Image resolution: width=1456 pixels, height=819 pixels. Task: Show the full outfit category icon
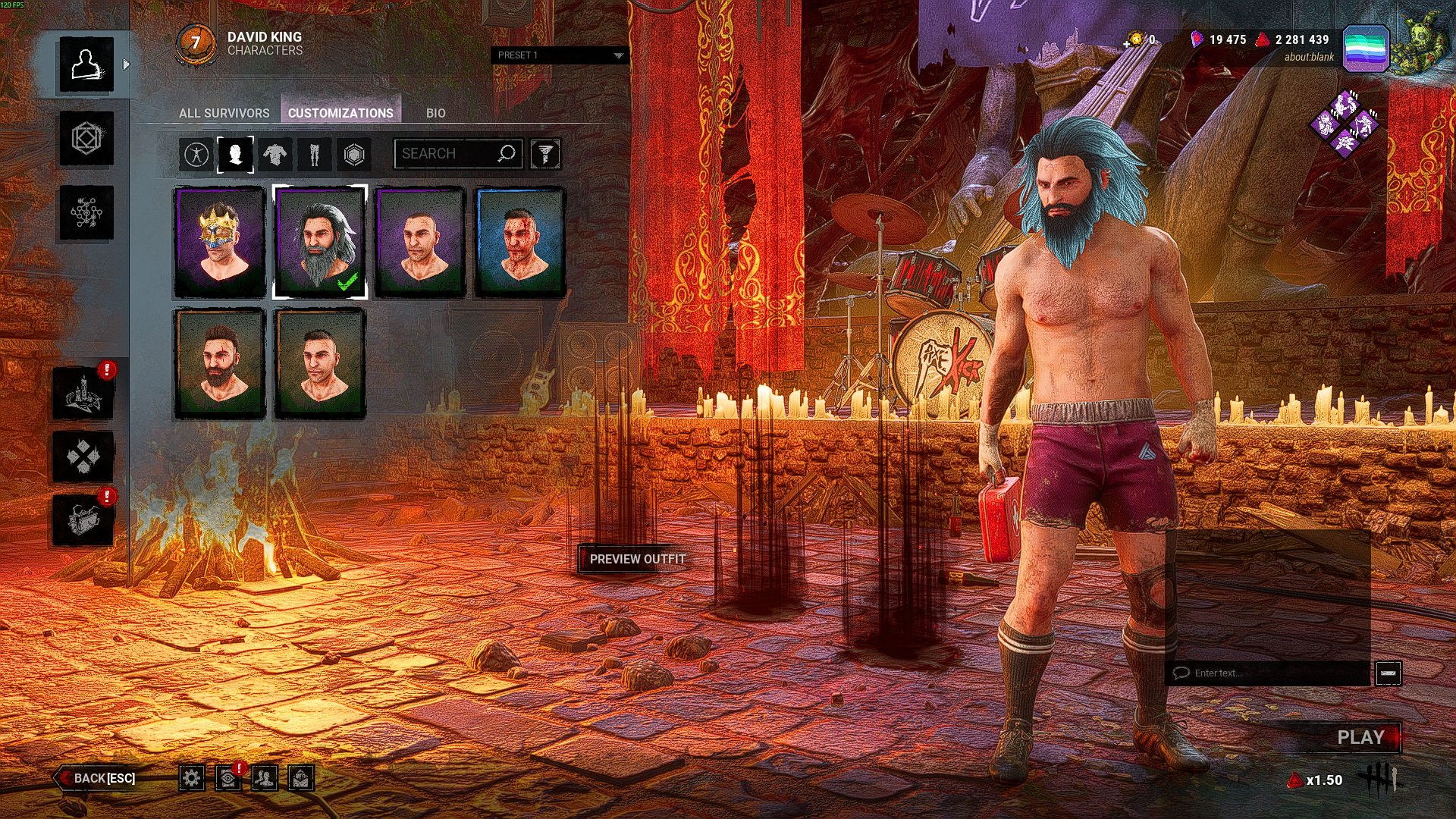click(196, 155)
